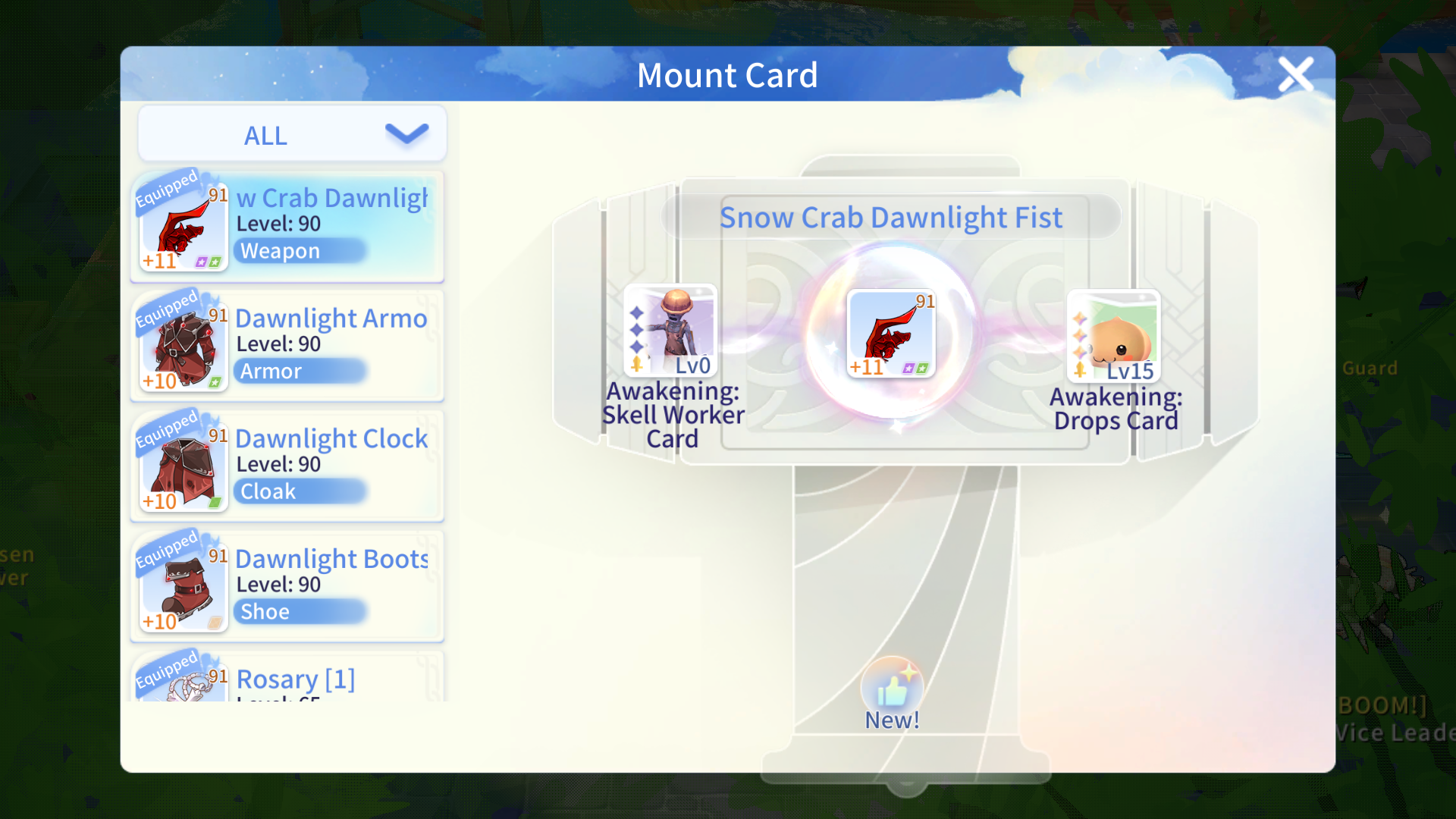Choose the Dawnlight Cloak entry
This screenshot has height=819, width=1456.
(288, 466)
